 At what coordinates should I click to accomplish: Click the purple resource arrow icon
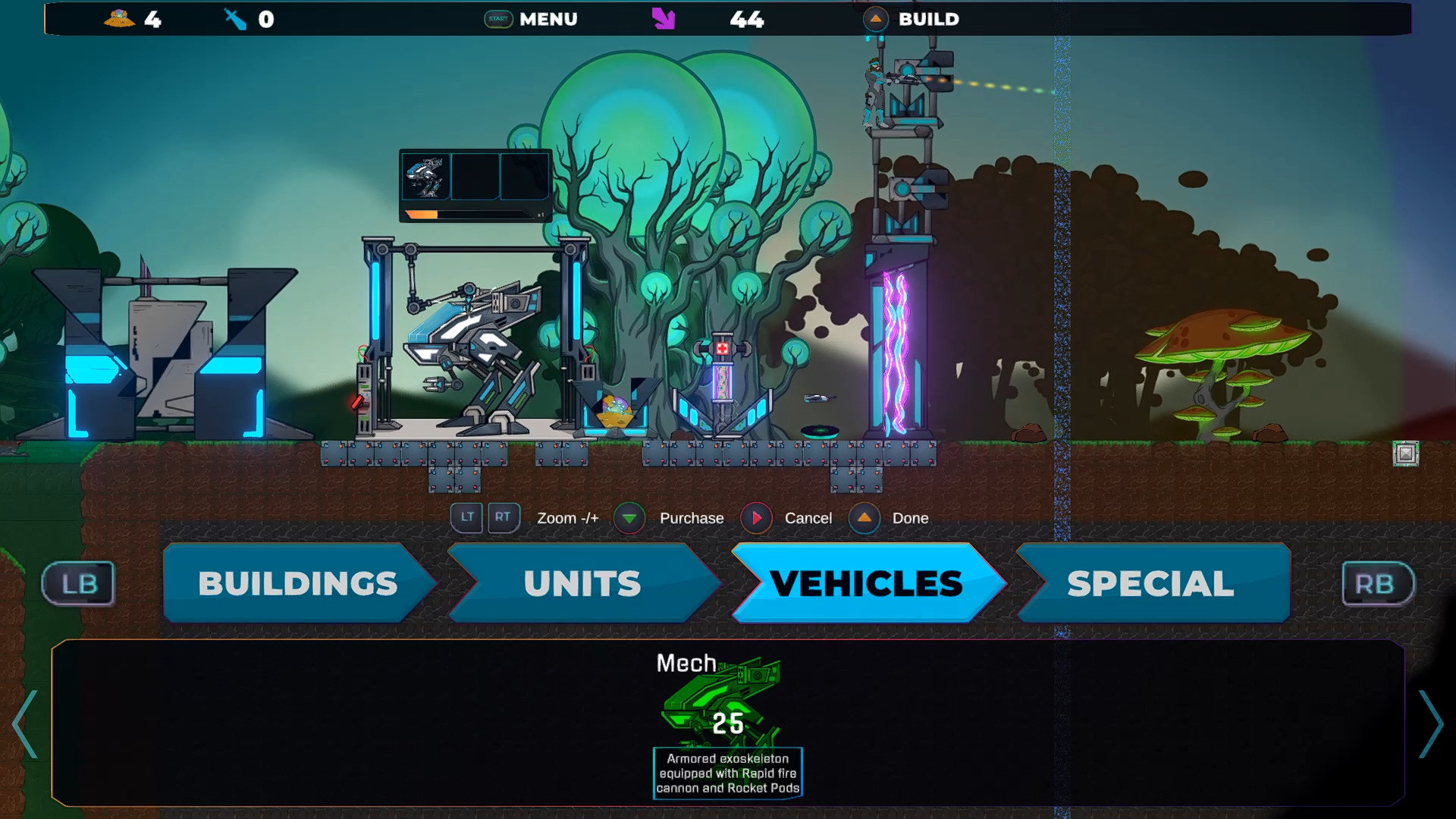click(664, 19)
